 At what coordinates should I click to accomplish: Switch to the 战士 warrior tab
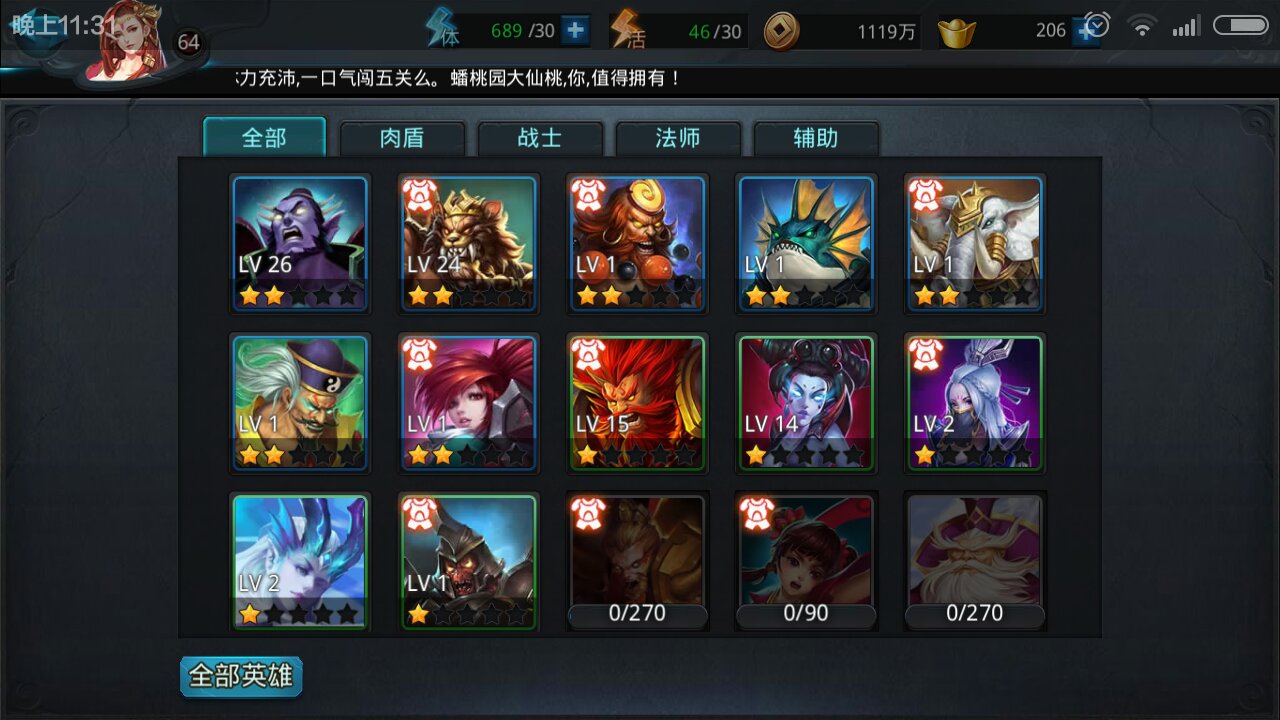[540, 138]
